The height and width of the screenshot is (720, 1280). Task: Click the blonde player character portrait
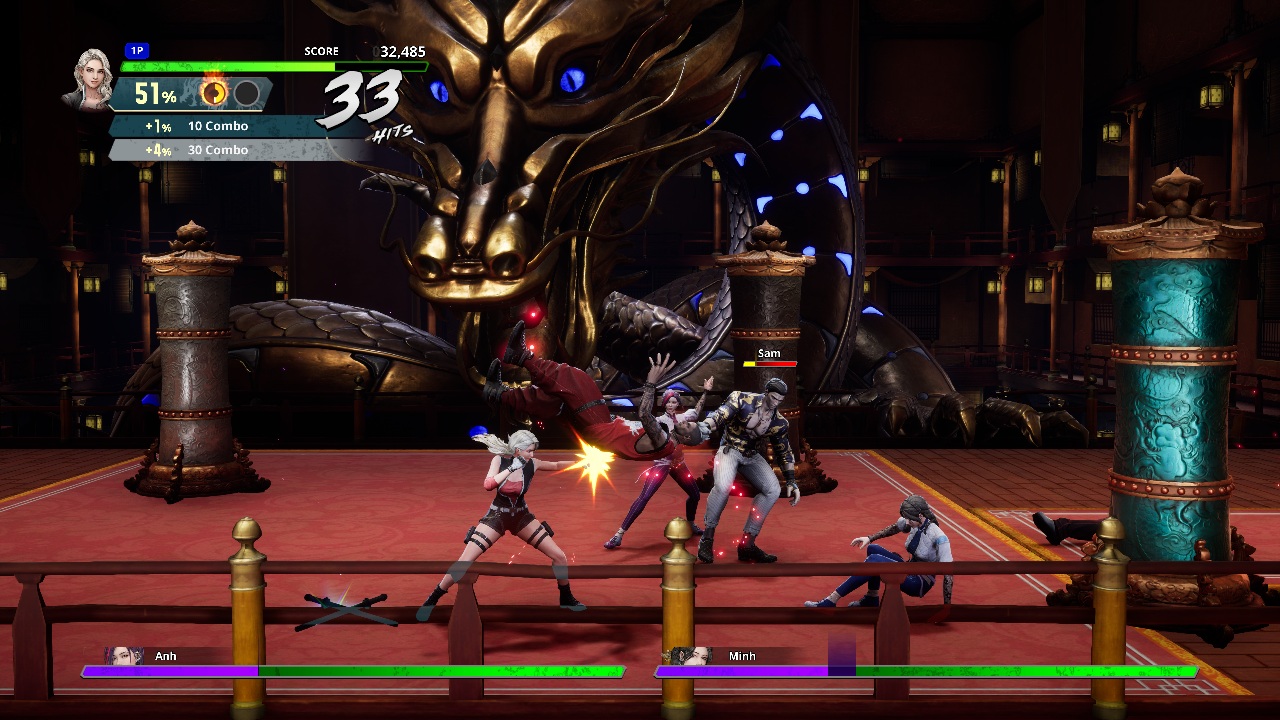pyautogui.click(x=88, y=78)
